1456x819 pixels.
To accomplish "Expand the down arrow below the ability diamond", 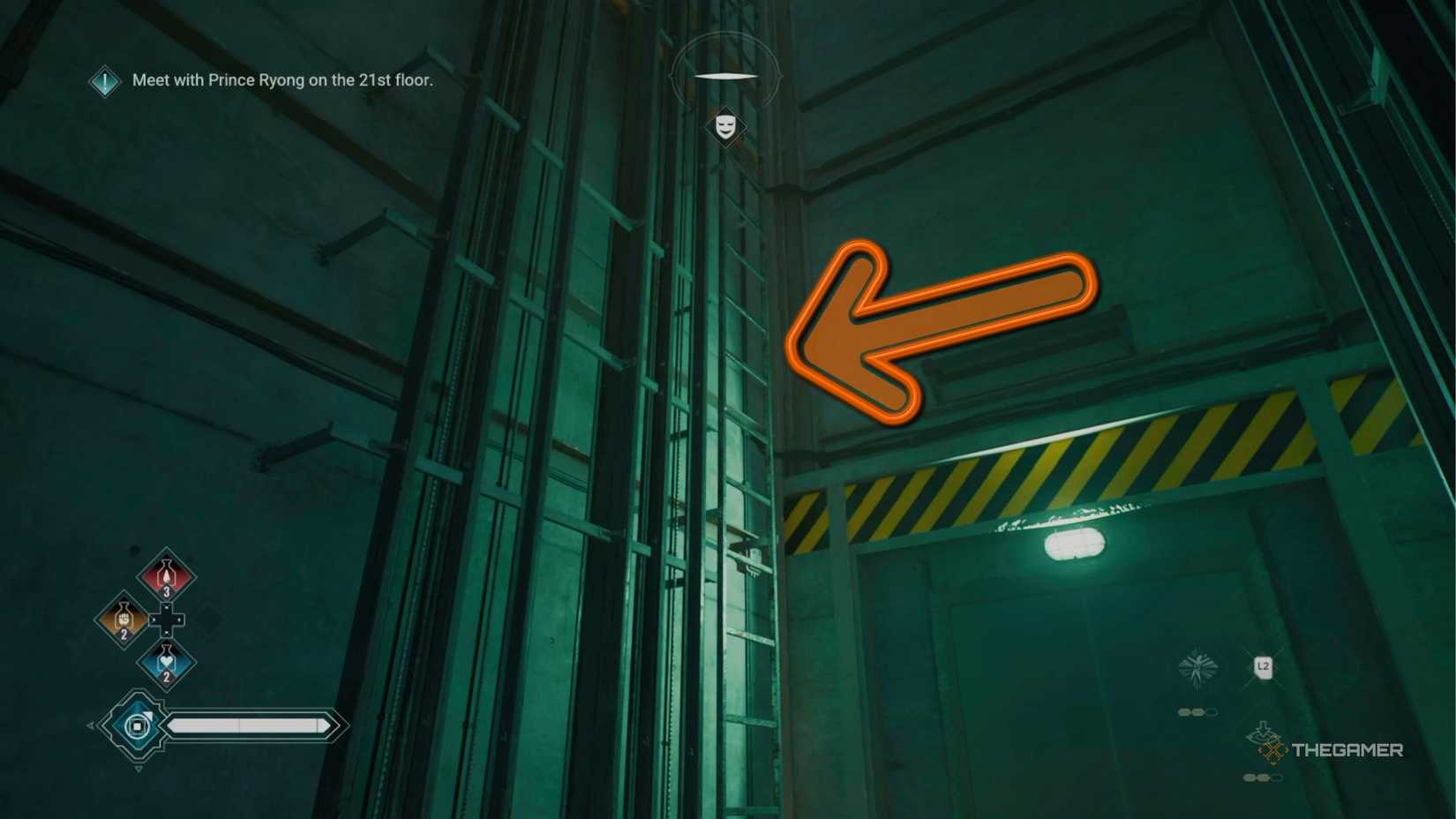I will [139, 768].
